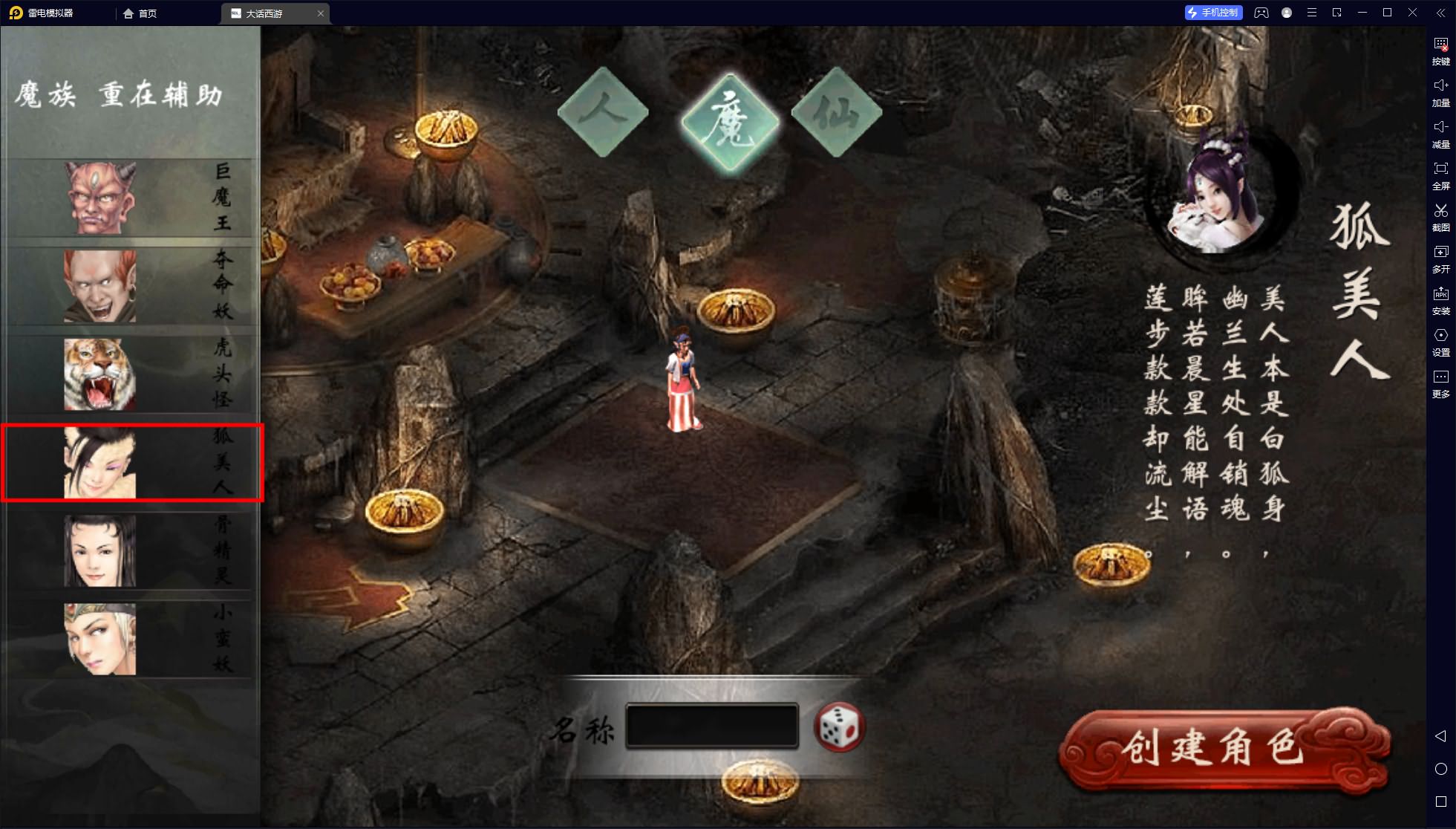Select the 巨魔王 character portrait

tap(99, 198)
